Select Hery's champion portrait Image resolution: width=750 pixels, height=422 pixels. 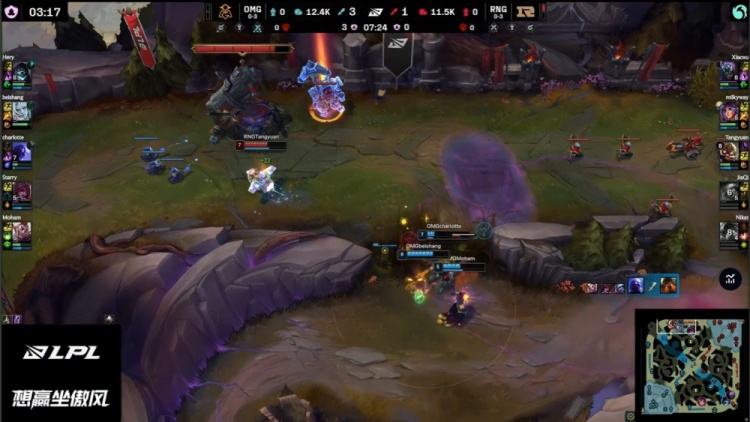[x=22, y=73]
